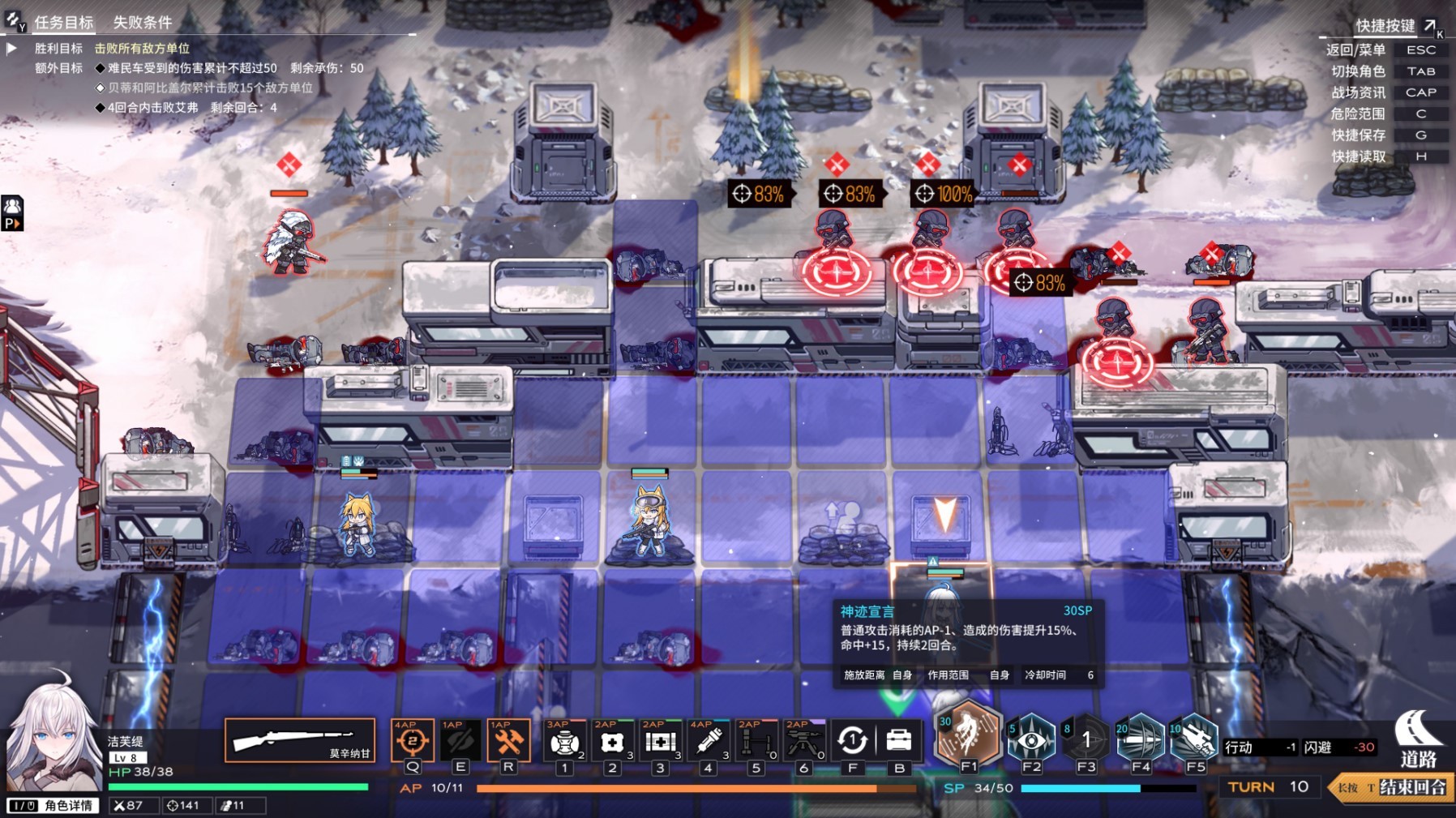Select the 2AP tripod turret item

pyautogui.click(x=804, y=741)
